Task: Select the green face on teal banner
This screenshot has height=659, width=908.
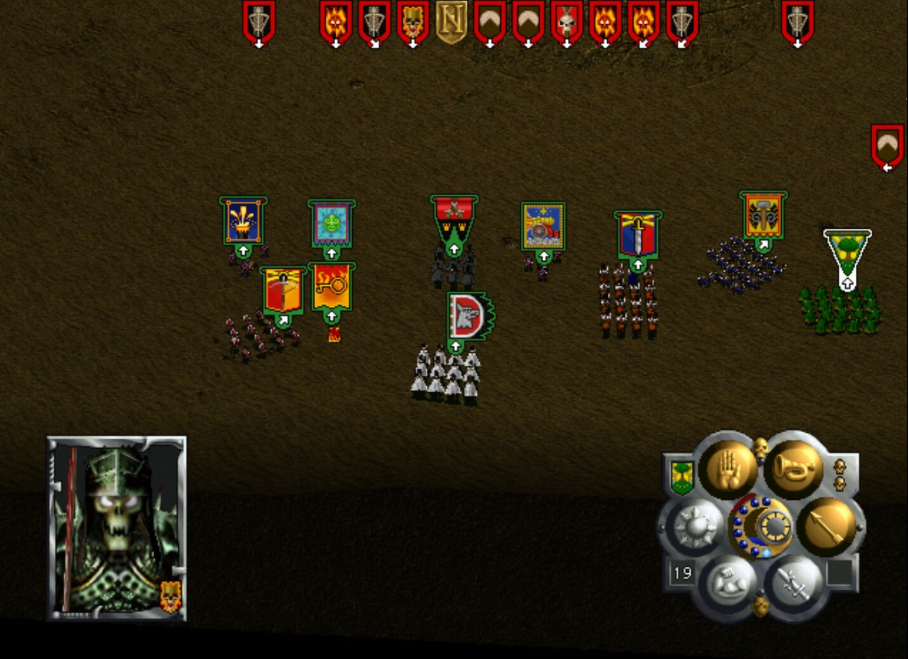Action: [331, 223]
